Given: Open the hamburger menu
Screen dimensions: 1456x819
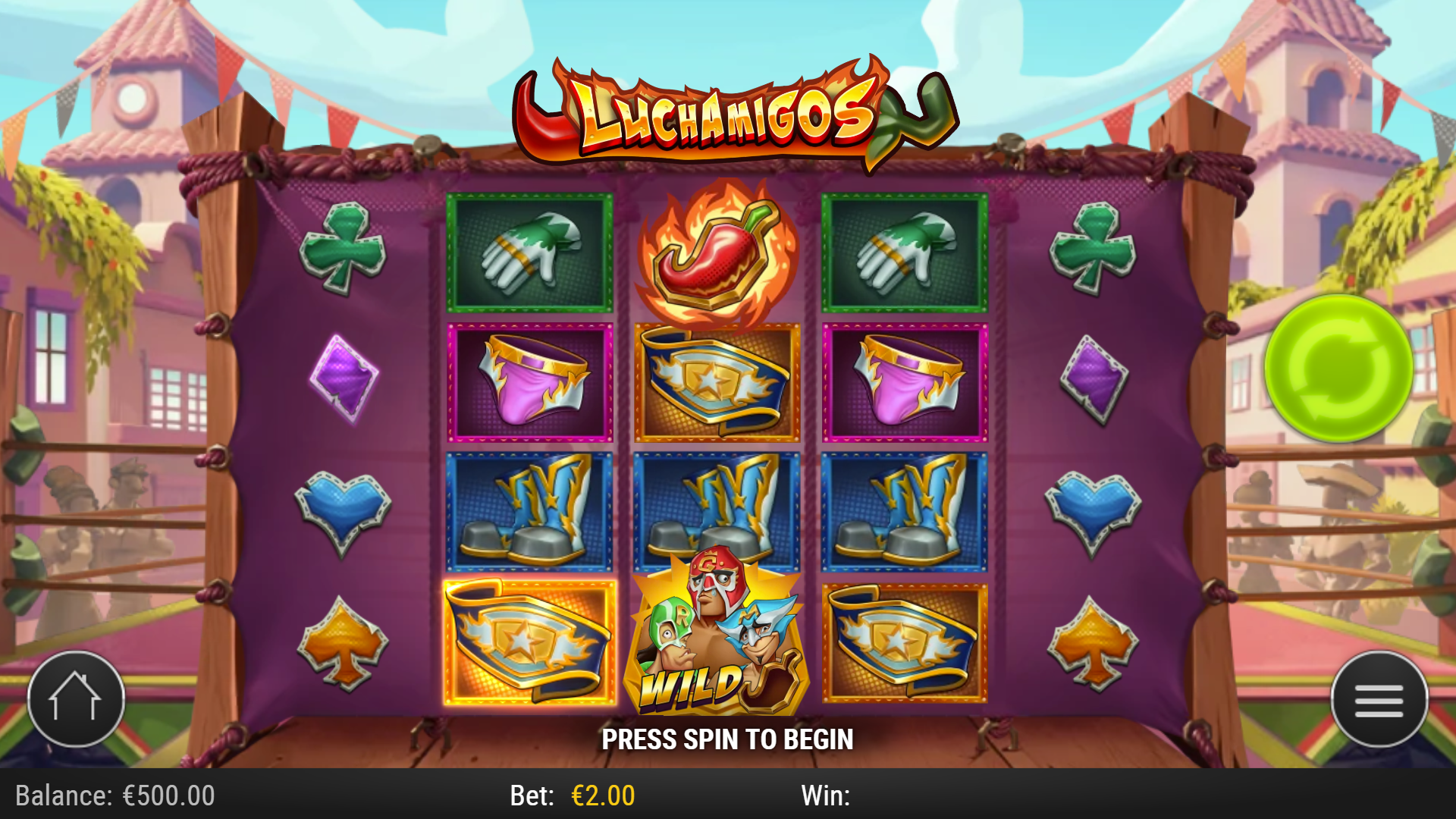Looking at the screenshot, I should tap(1379, 699).
